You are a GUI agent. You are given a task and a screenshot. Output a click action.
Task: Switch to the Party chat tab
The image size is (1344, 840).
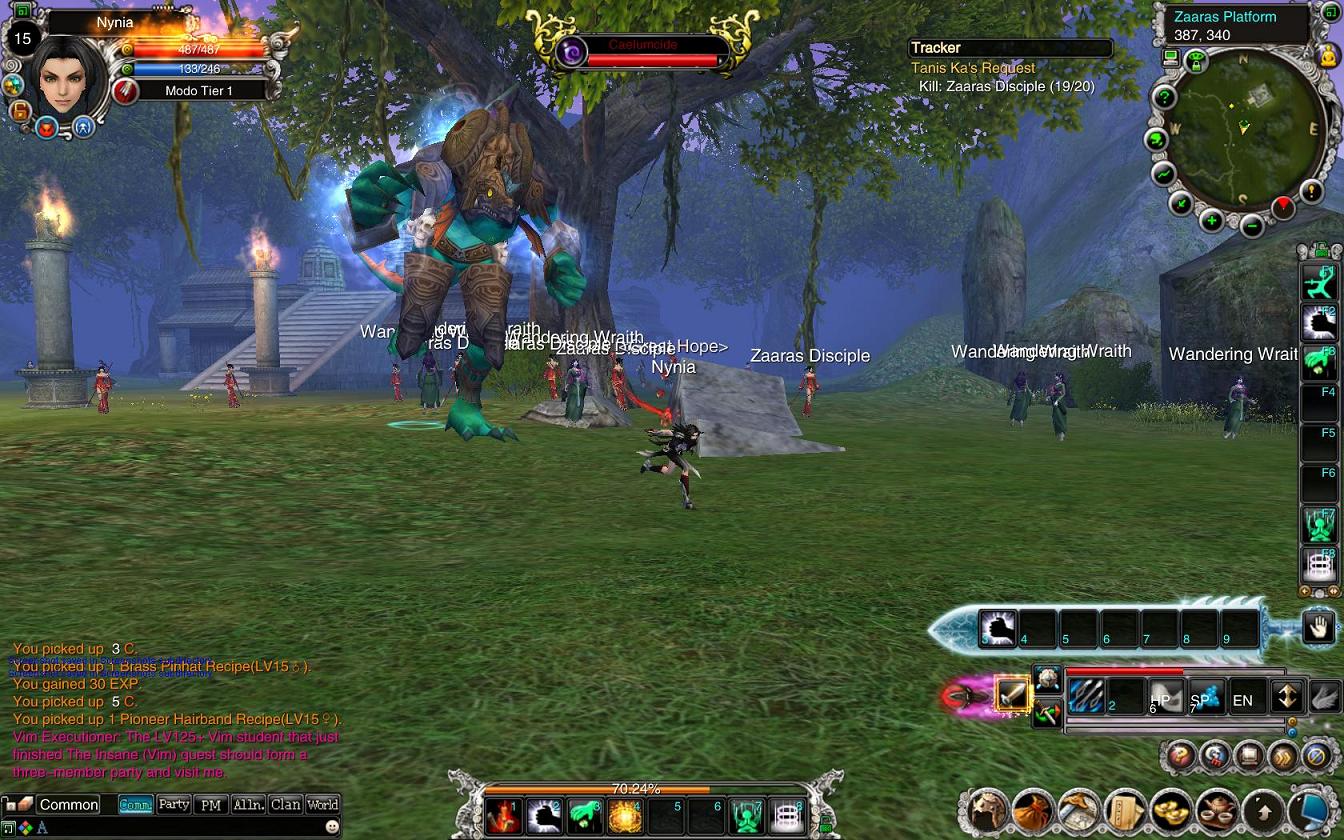tap(173, 804)
